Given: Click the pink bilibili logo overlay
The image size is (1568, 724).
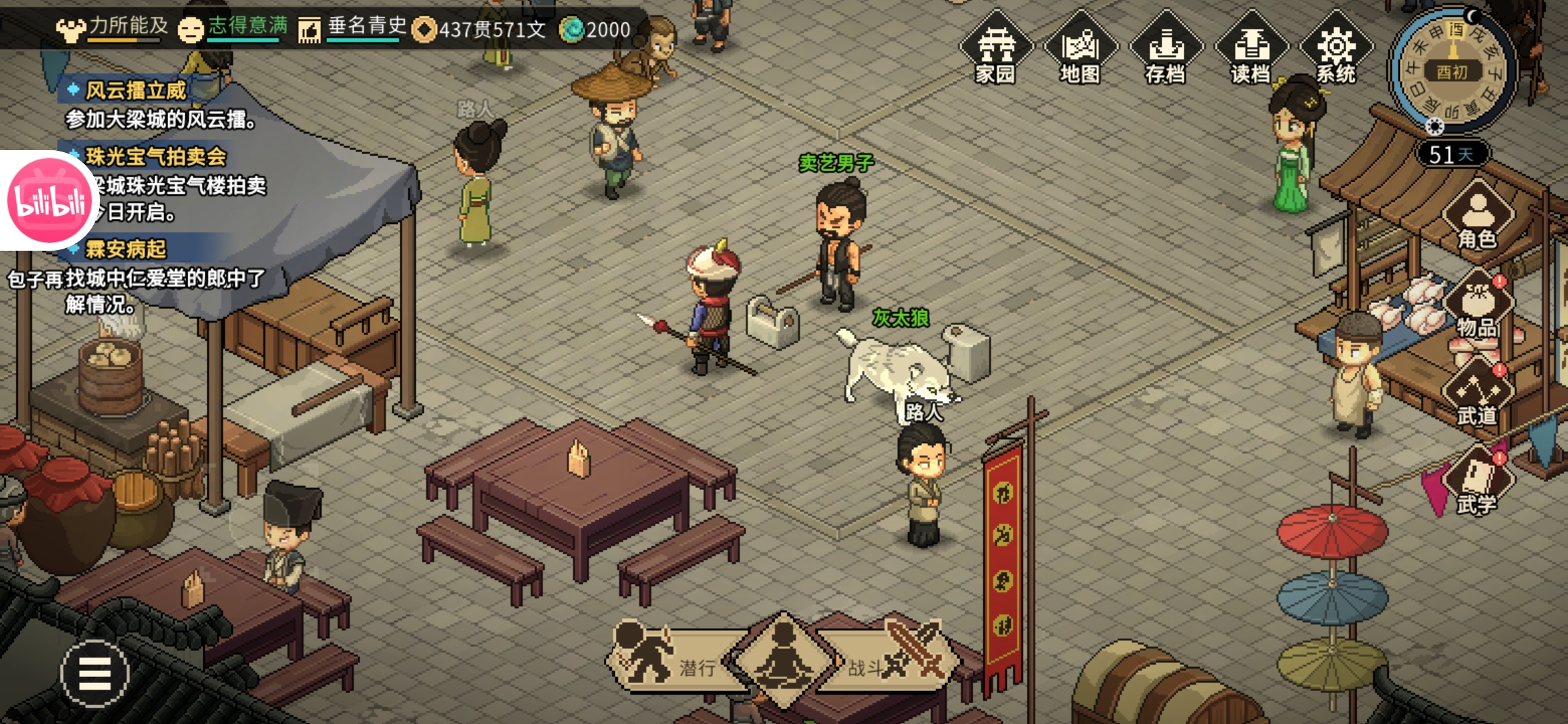Looking at the screenshot, I should pyautogui.click(x=50, y=200).
